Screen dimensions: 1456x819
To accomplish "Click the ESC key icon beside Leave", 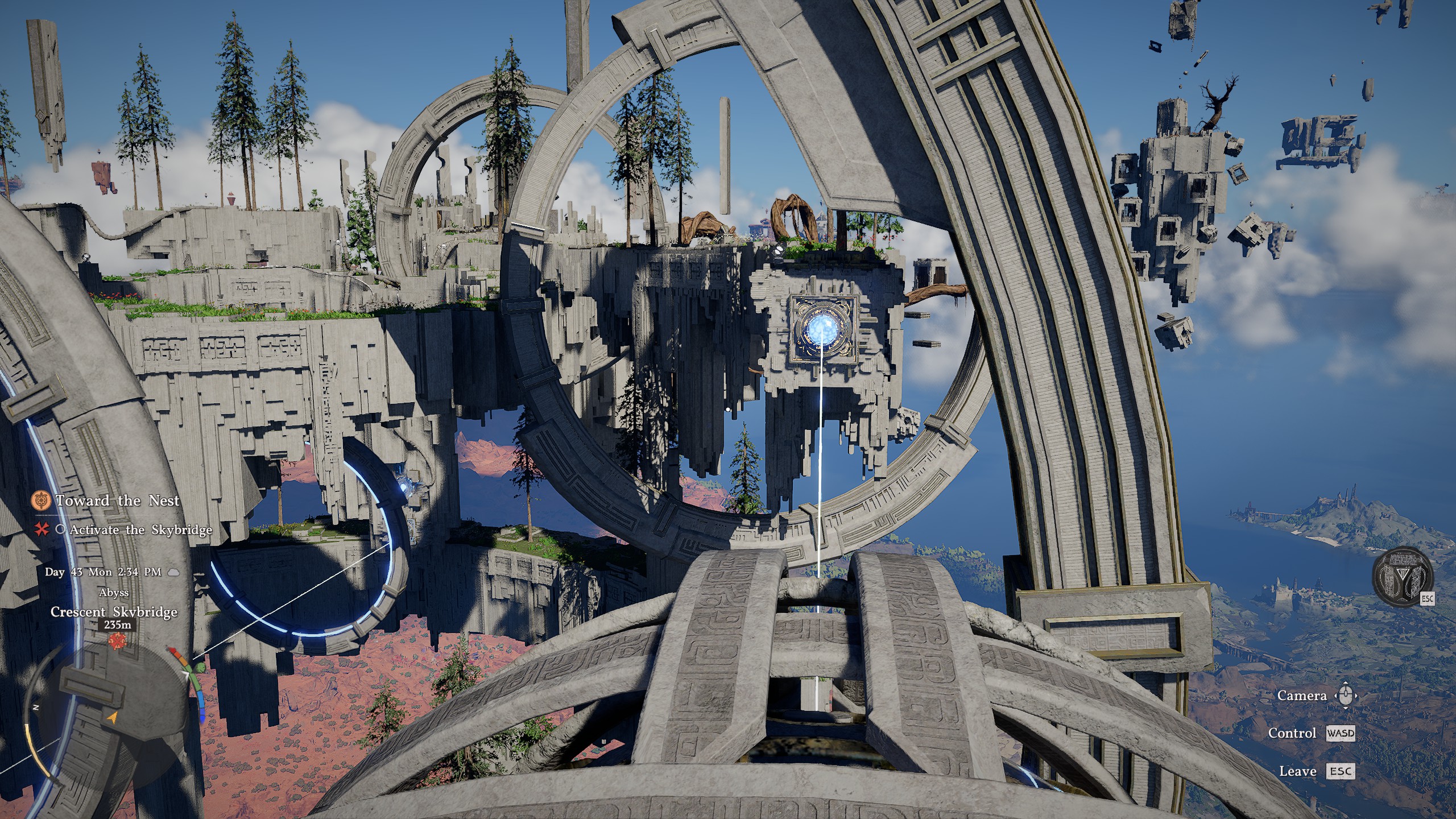I will pyautogui.click(x=1341, y=772).
